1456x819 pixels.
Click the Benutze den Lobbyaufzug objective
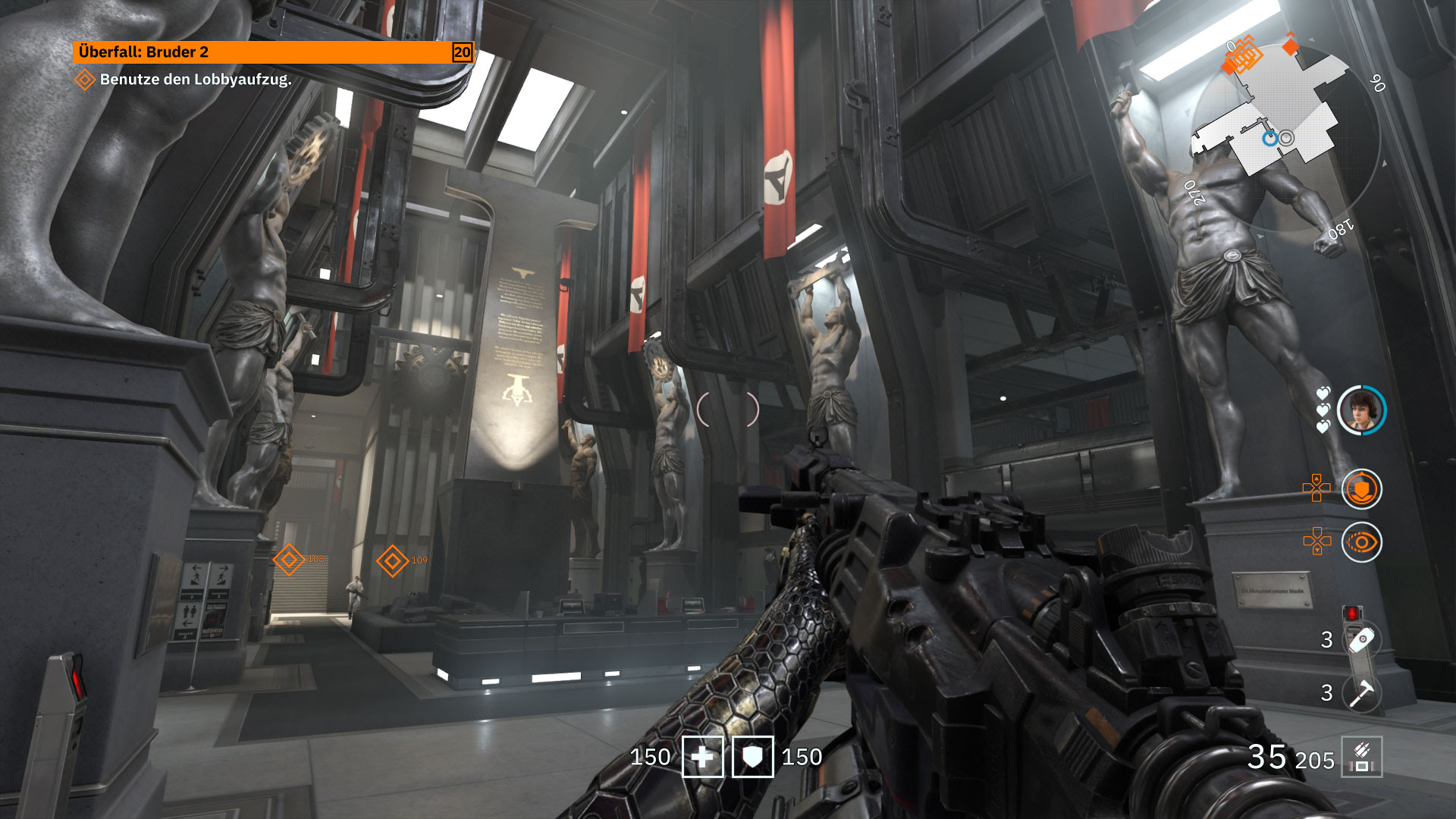(195, 80)
